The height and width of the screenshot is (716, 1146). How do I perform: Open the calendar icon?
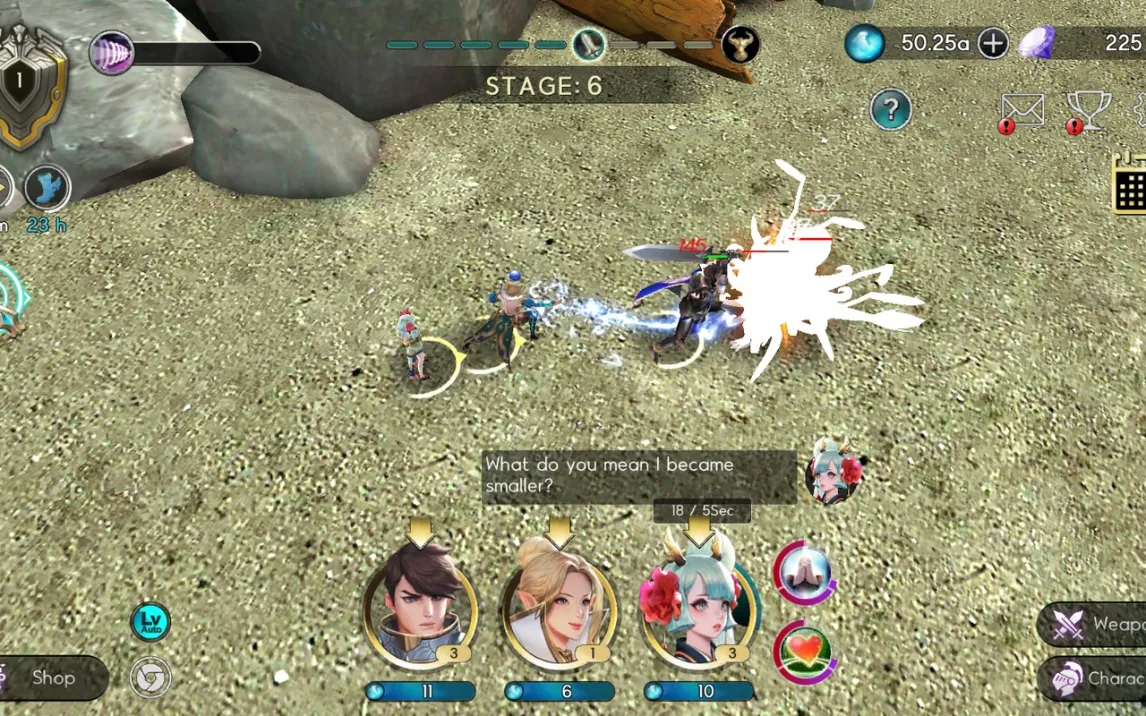pos(1131,184)
